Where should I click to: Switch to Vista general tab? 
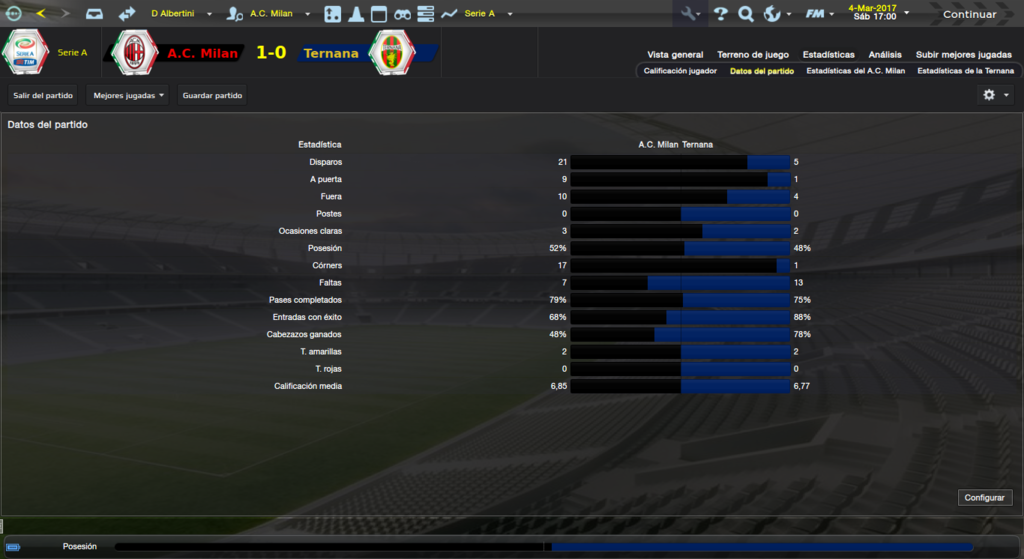[x=675, y=55]
